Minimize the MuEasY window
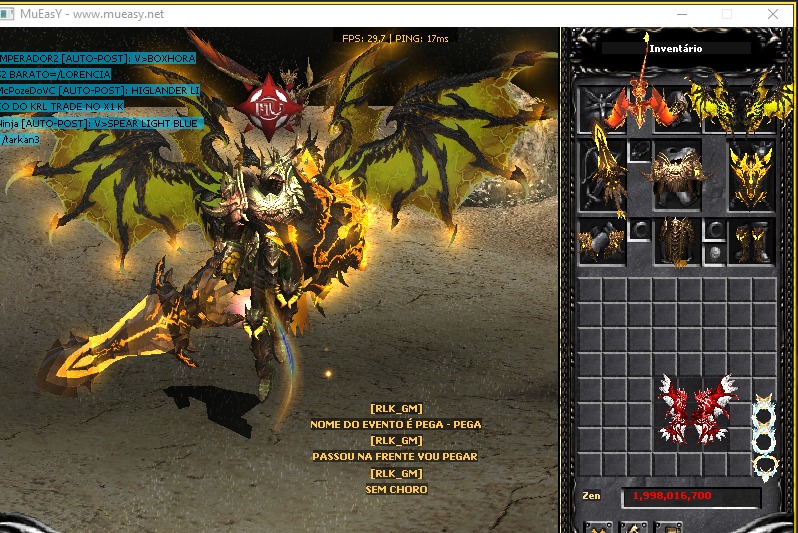The width and height of the screenshot is (798, 533). (682, 14)
